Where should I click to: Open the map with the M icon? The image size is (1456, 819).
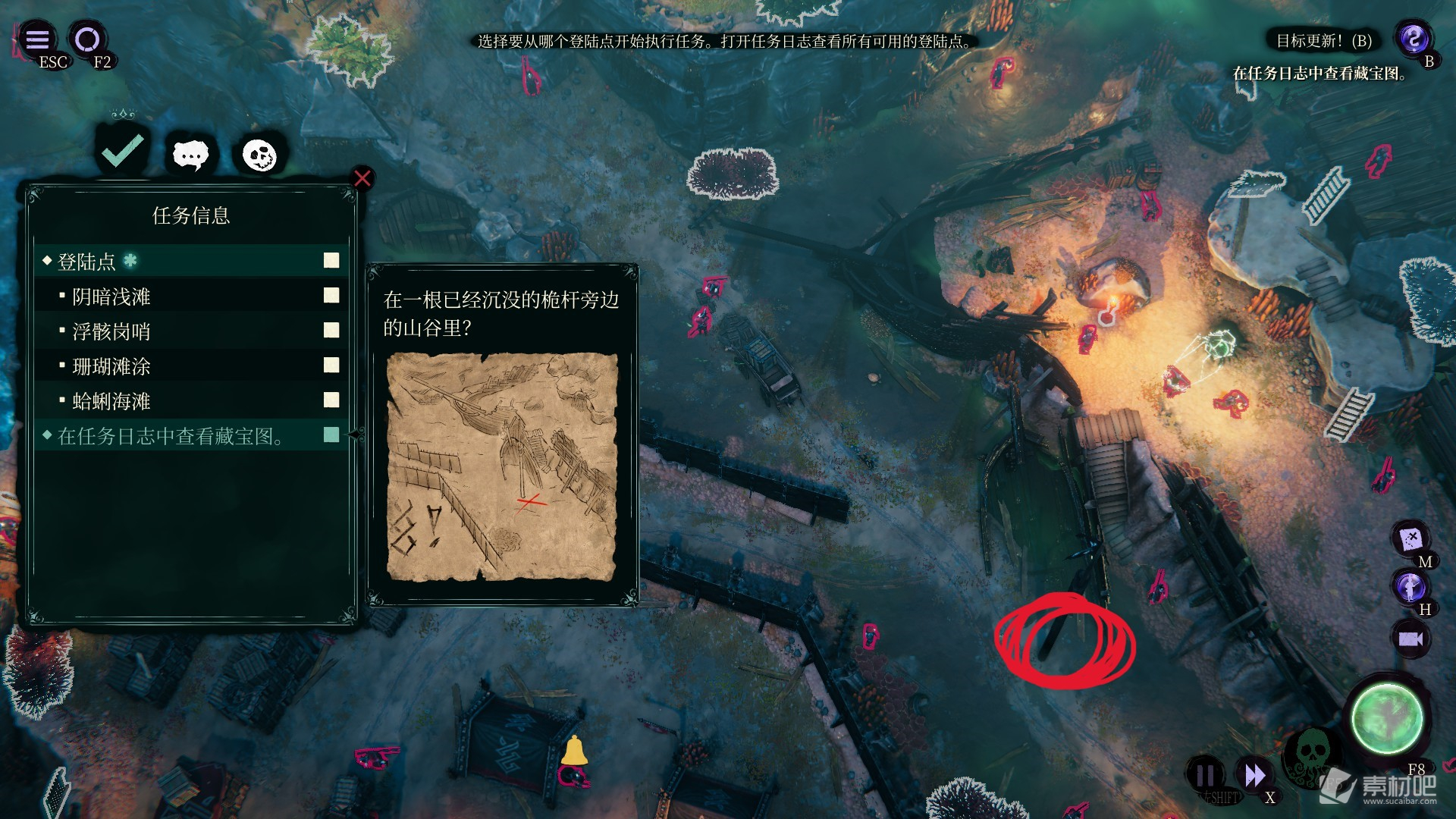click(x=1410, y=539)
